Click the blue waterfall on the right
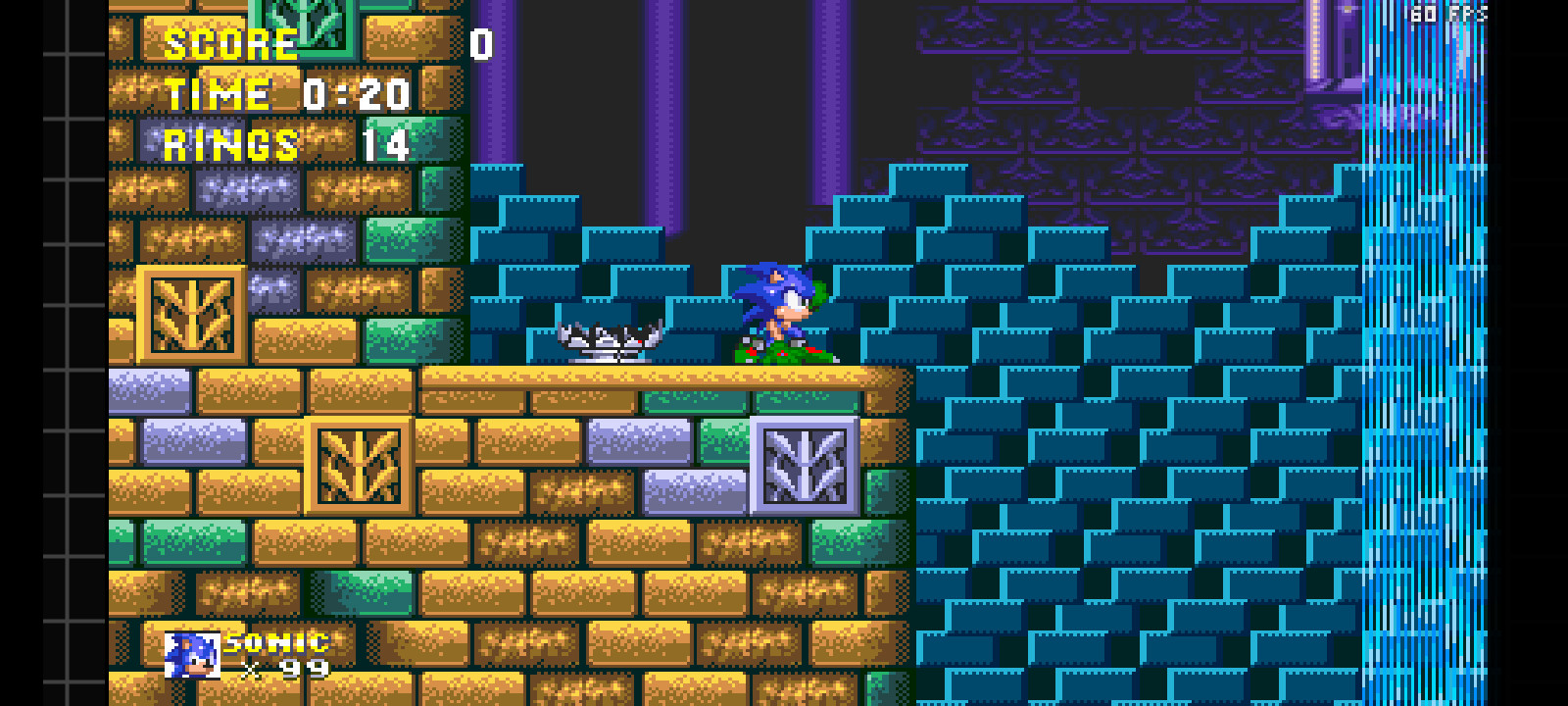The width and height of the screenshot is (1568, 706). (x=1421, y=392)
